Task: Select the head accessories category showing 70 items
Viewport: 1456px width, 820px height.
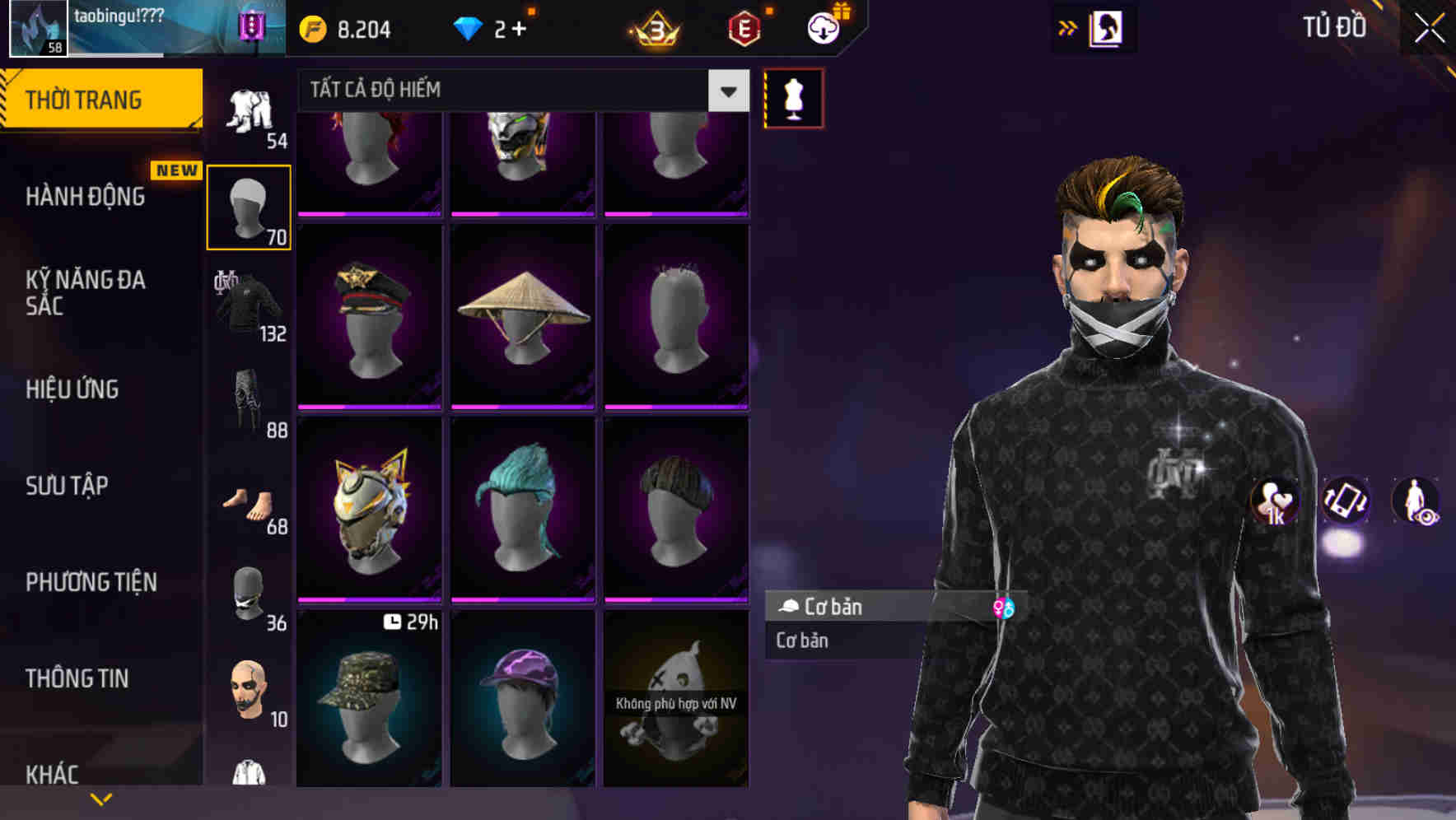Action: coord(248,206)
